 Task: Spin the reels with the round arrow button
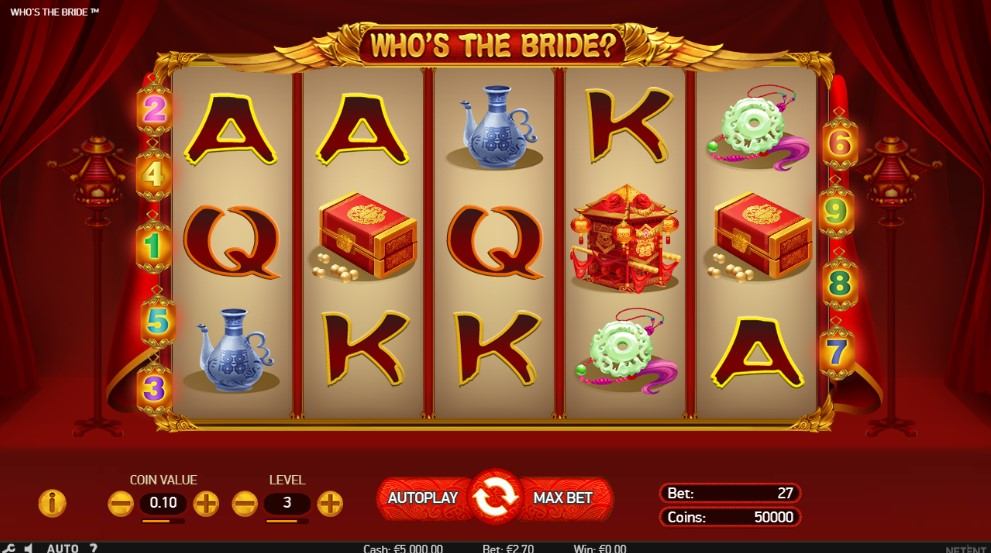point(495,497)
